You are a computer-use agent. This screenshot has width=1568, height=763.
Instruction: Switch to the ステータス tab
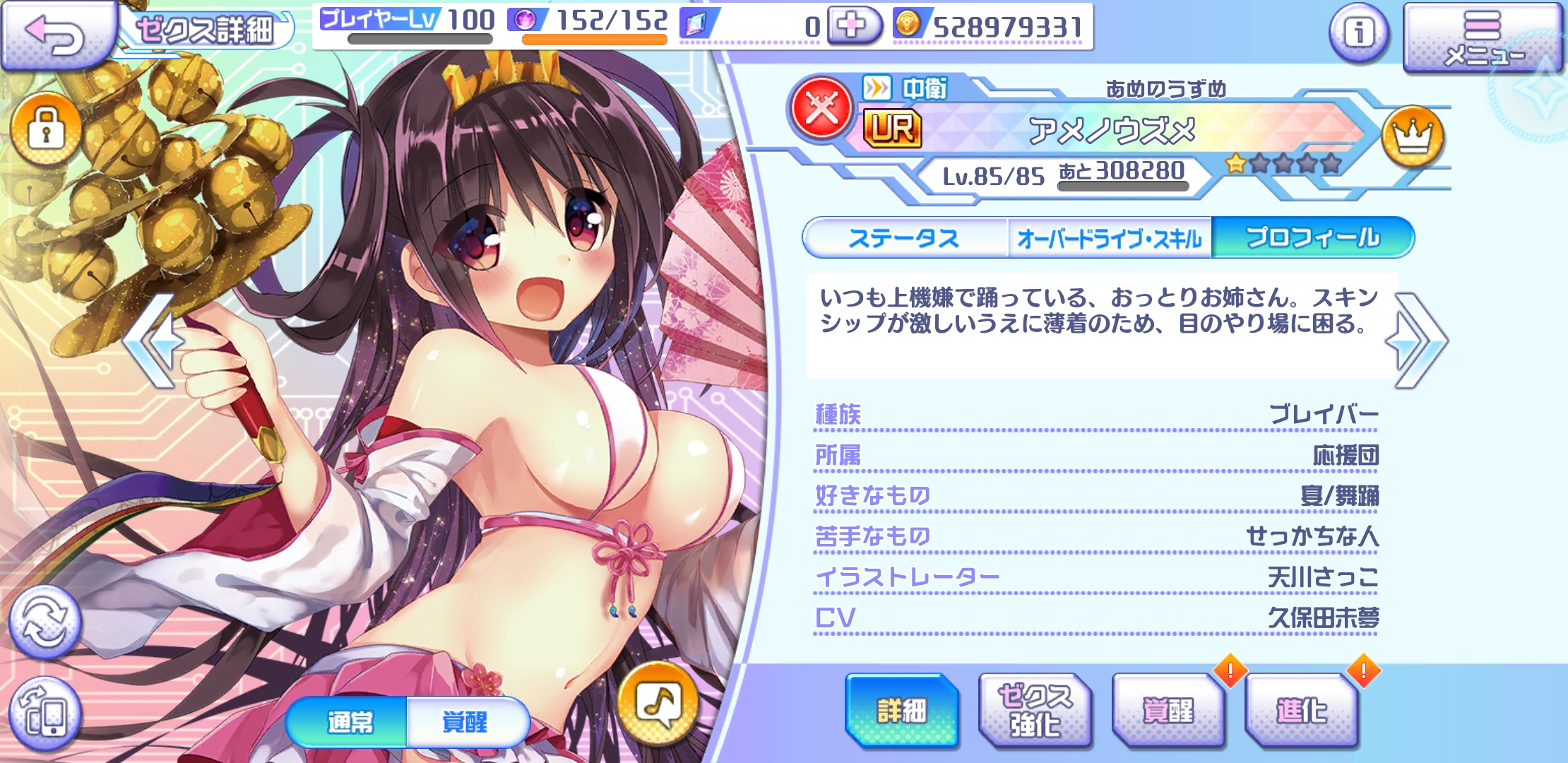pyautogui.click(x=904, y=238)
